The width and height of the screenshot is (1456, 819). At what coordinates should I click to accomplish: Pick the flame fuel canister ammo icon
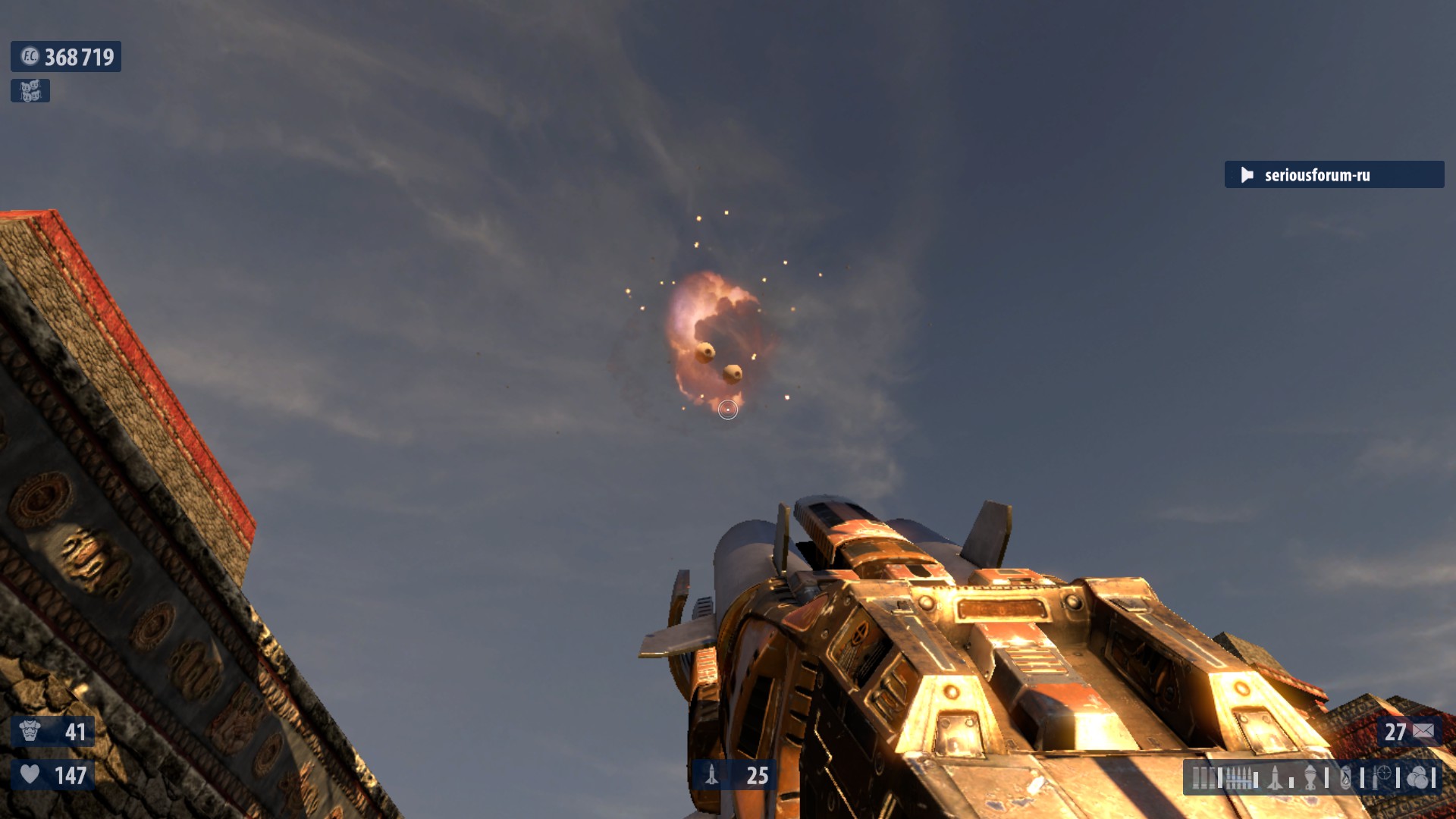[1346, 777]
